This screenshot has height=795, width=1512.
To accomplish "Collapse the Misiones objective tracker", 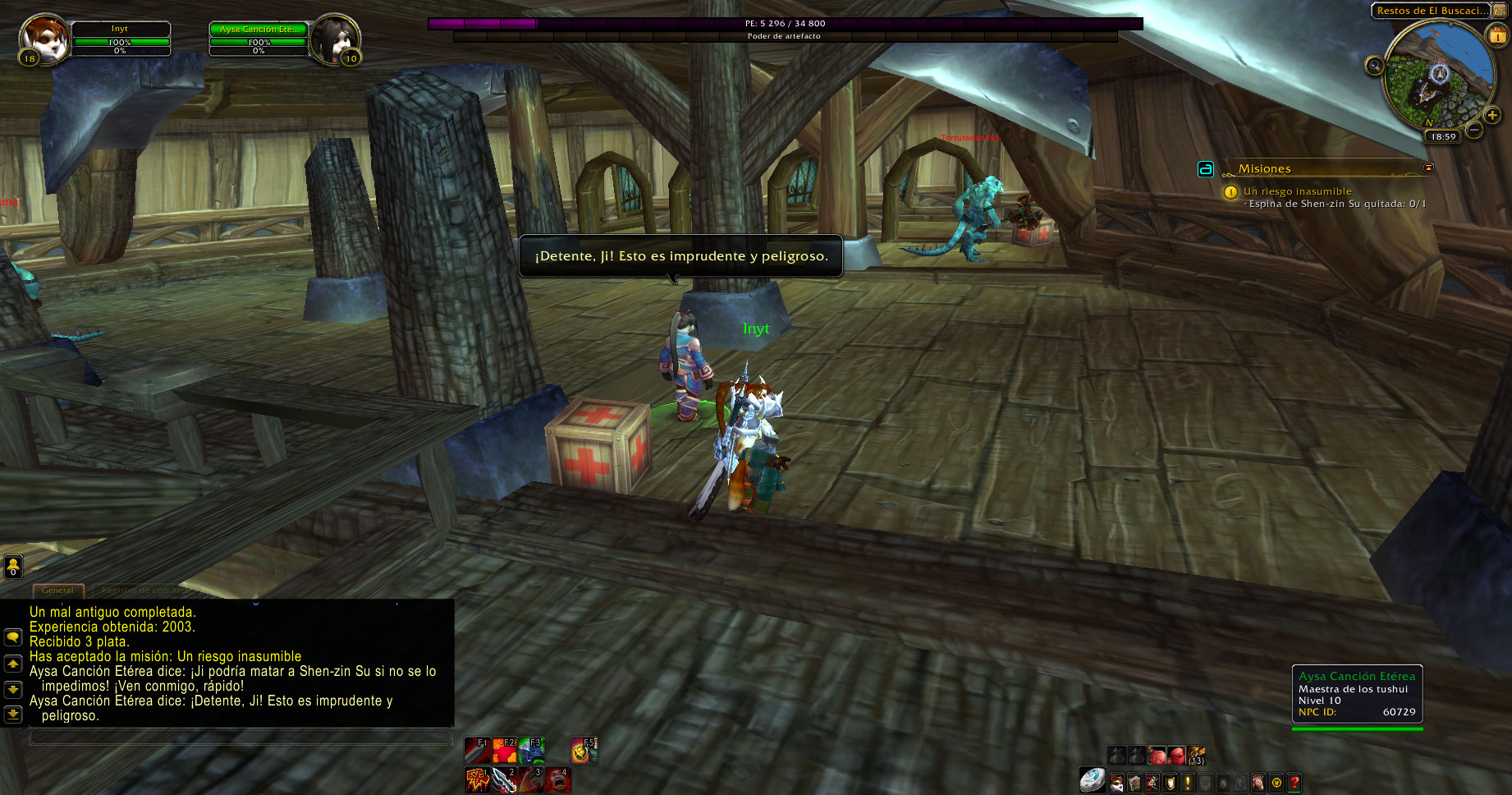I will [1428, 168].
